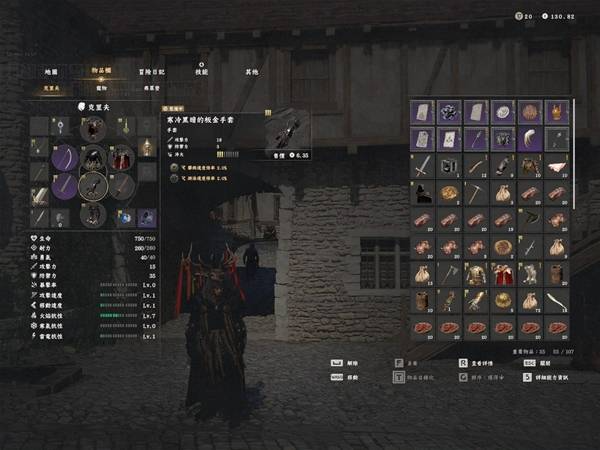Select the equipped red cape slot
This screenshot has width=600, height=450.
(121, 157)
